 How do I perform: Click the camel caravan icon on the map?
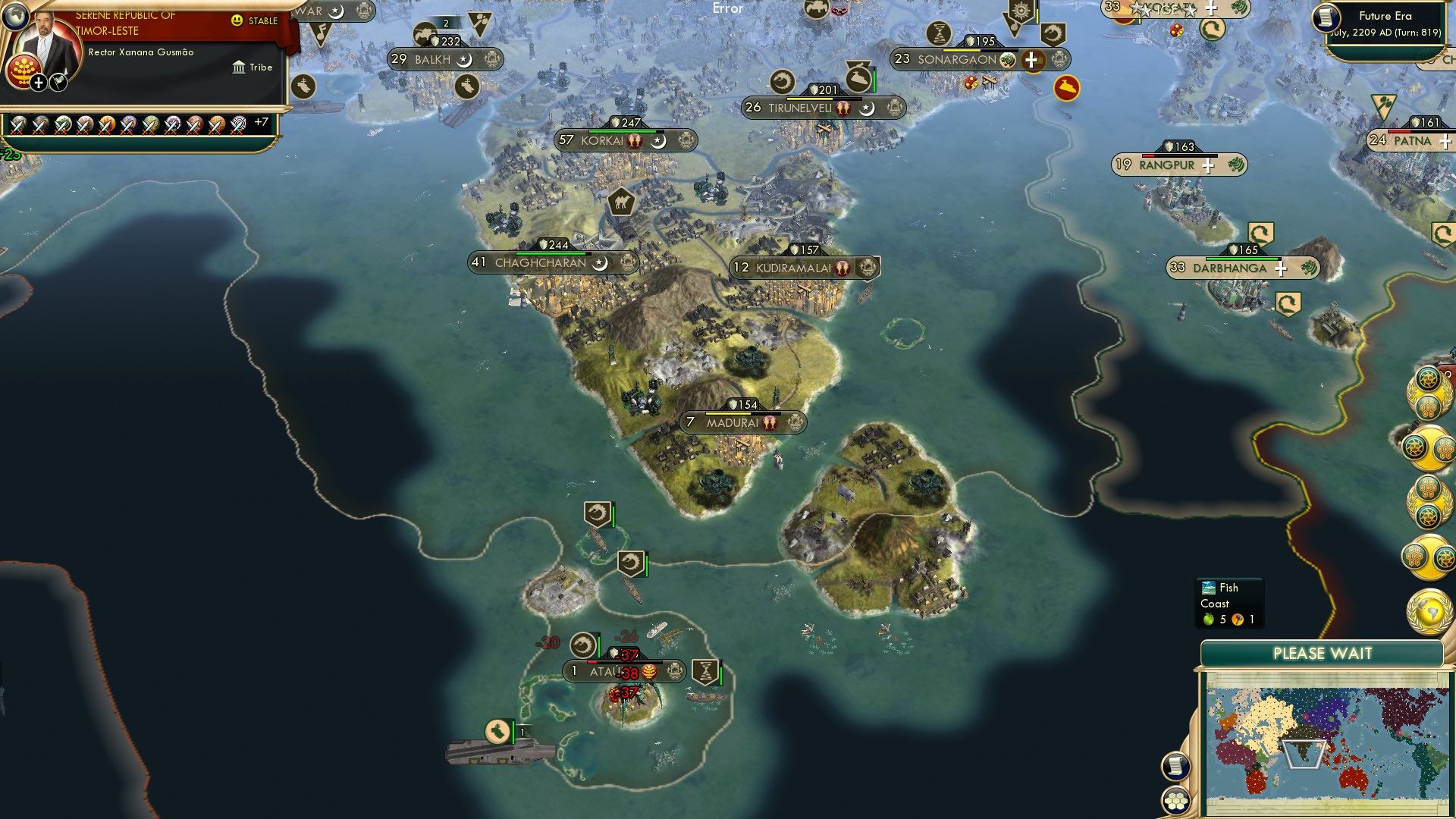(x=620, y=202)
